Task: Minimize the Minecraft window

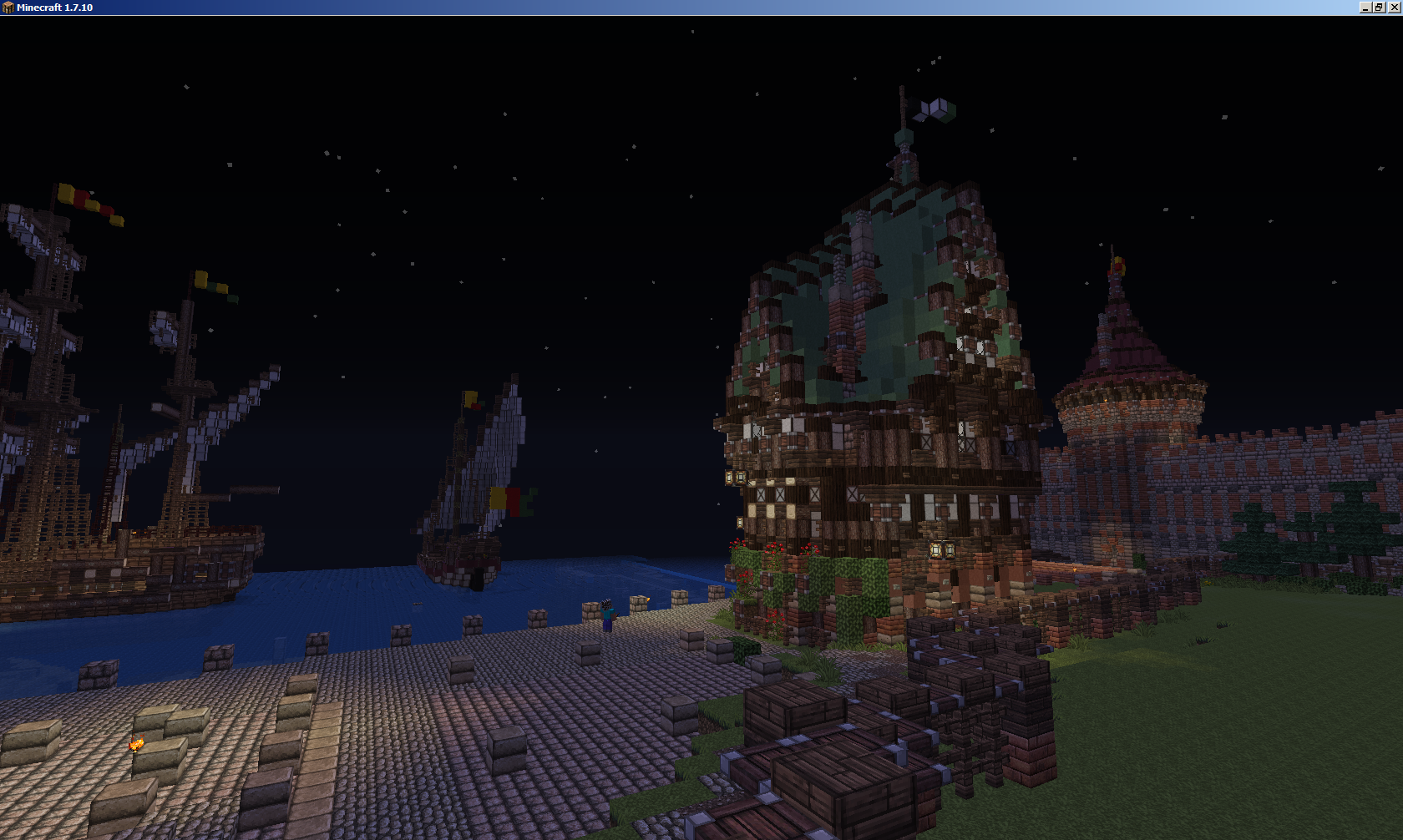Action: [x=1365, y=8]
